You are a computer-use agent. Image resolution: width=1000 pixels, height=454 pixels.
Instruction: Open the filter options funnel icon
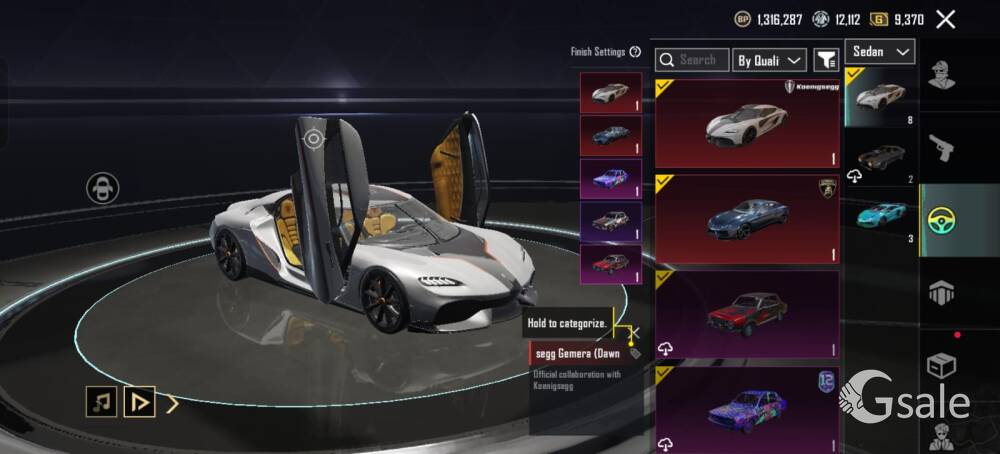coord(826,60)
